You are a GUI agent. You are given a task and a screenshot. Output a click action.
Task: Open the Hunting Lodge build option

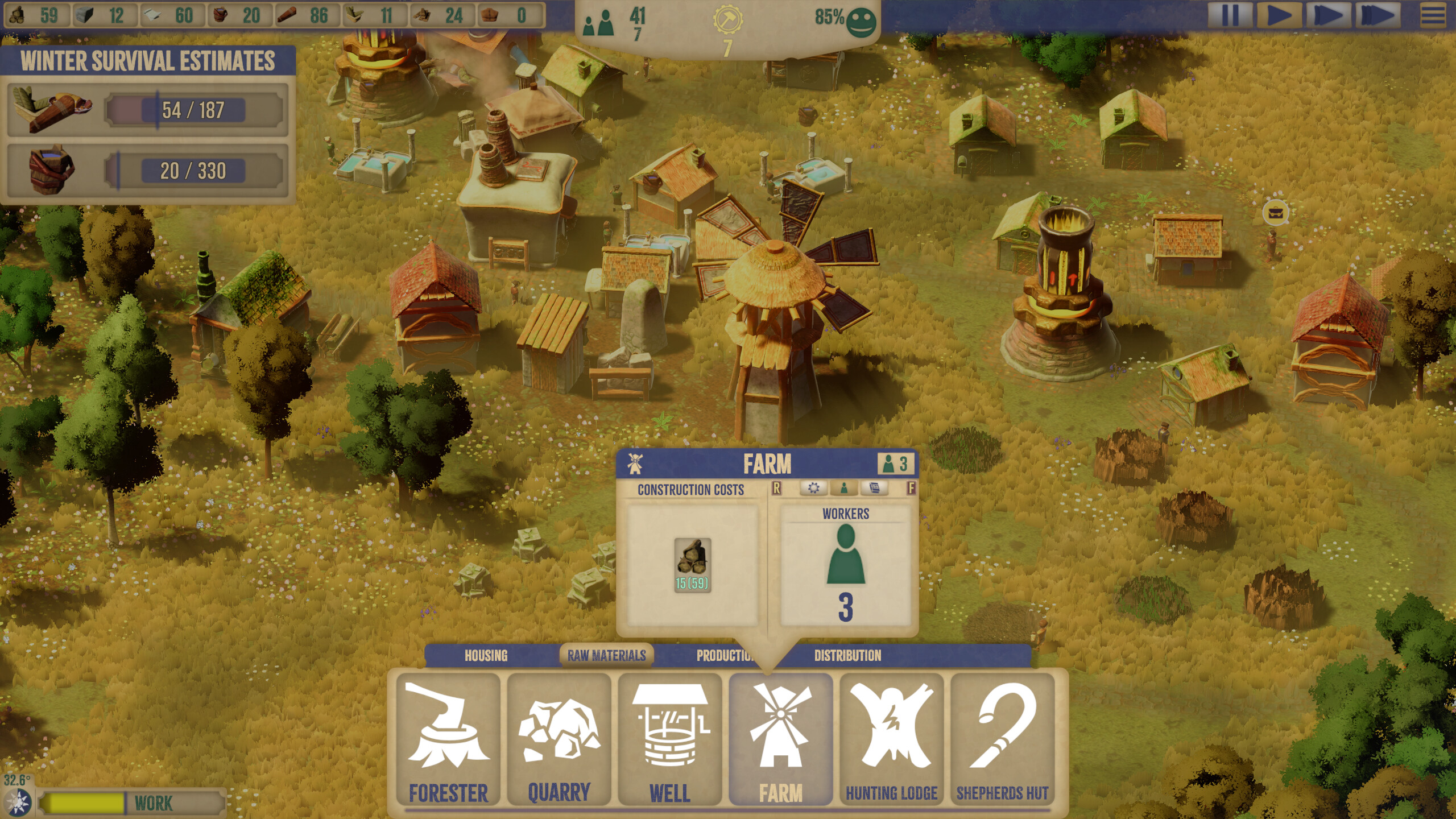pos(893,734)
